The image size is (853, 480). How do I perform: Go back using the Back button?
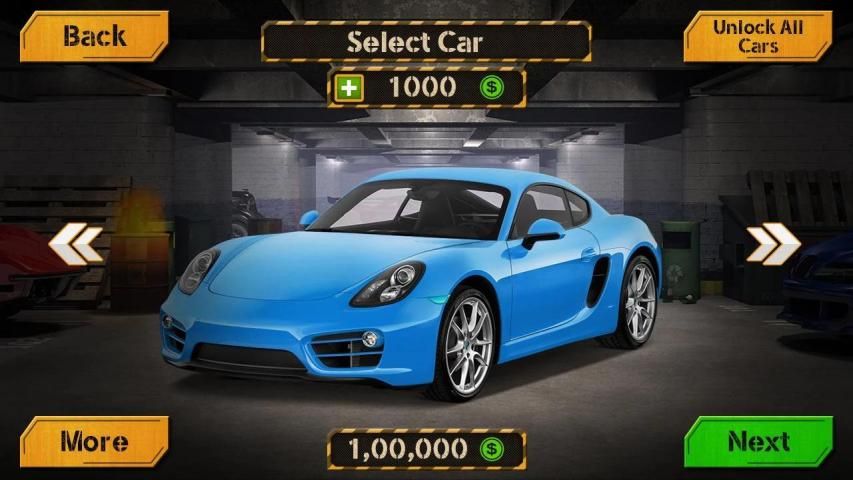tap(94, 37)
